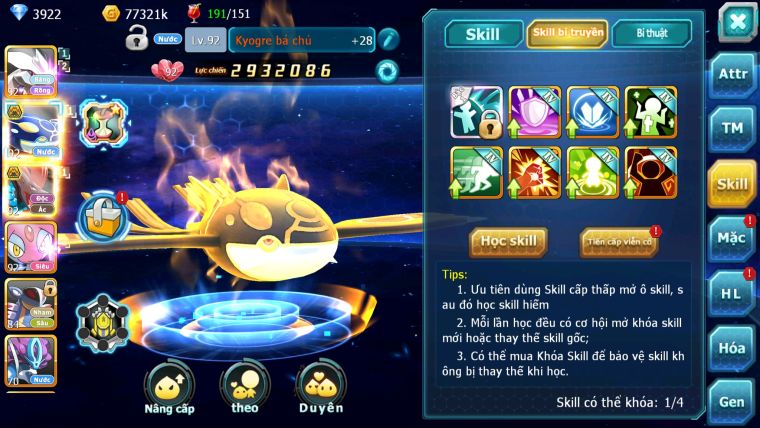Click the Học skill button
Image resolution: width=760 pixels, height=428 pixels.
[x=509, y=241]
